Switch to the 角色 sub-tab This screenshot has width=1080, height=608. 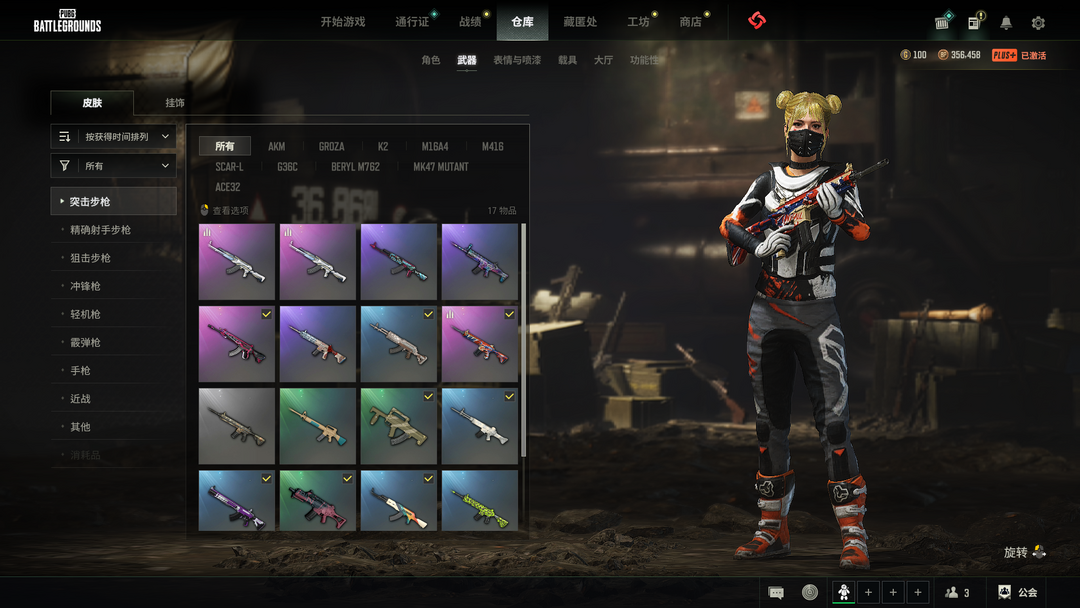pyautogui.click(x=430, y=61)
